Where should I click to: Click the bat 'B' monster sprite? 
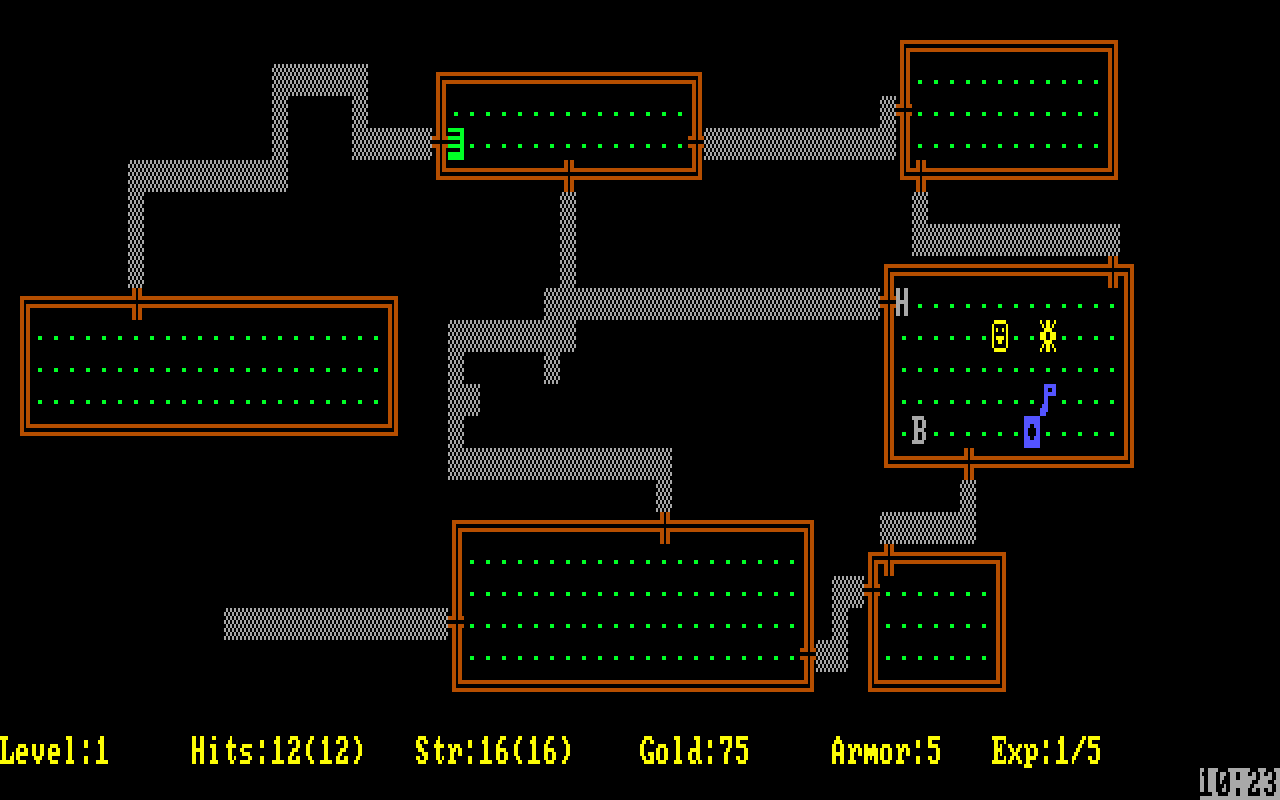(x=916, y=433)
